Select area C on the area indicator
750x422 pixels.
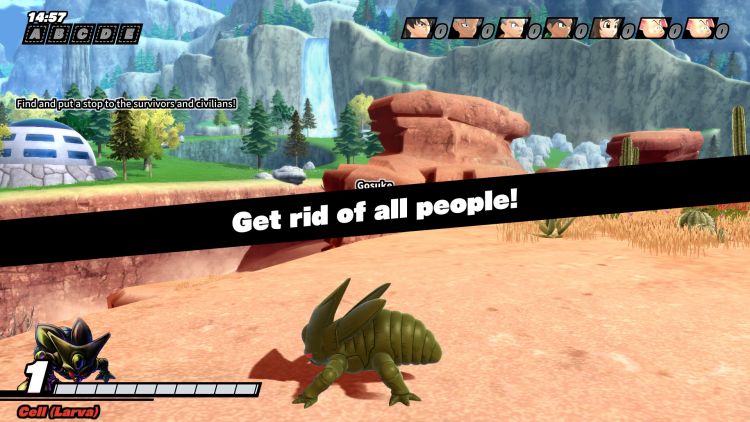[x=81, y=35]
